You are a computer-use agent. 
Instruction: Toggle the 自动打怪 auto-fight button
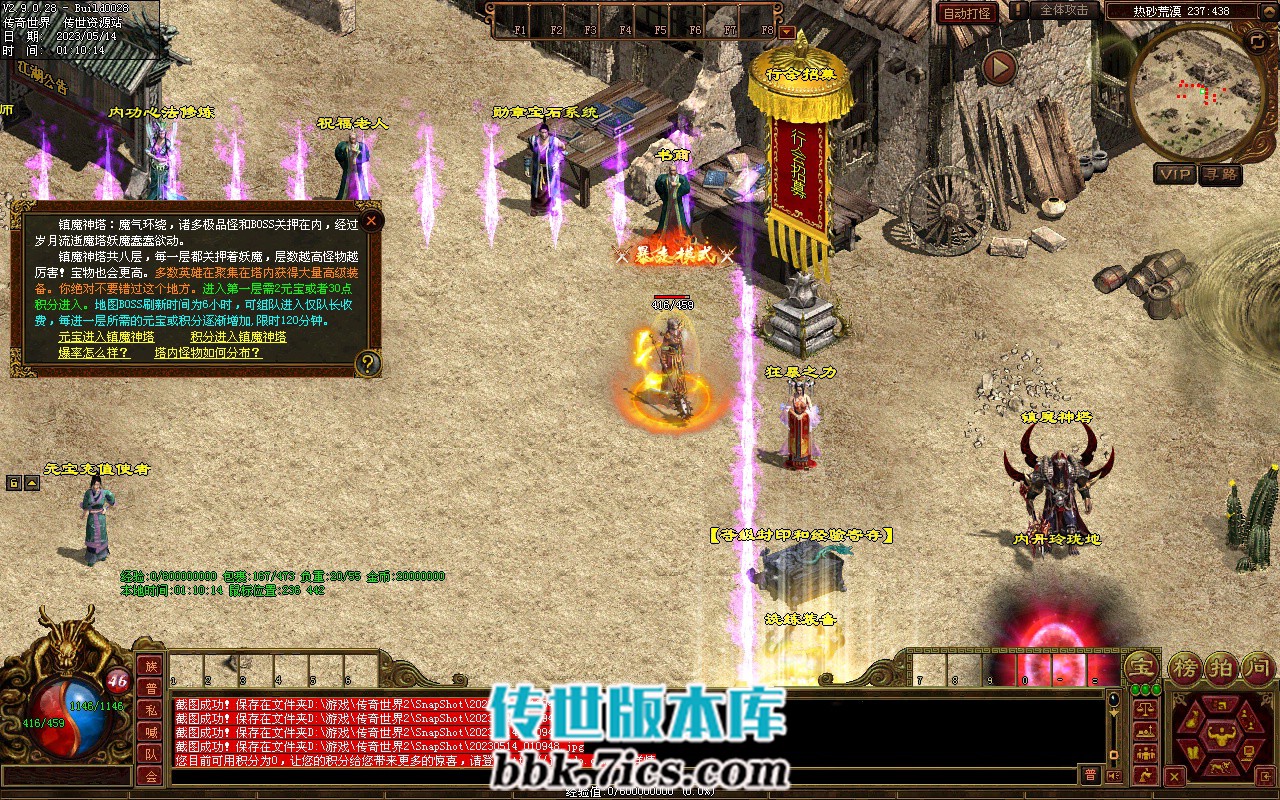coord(968,13)
